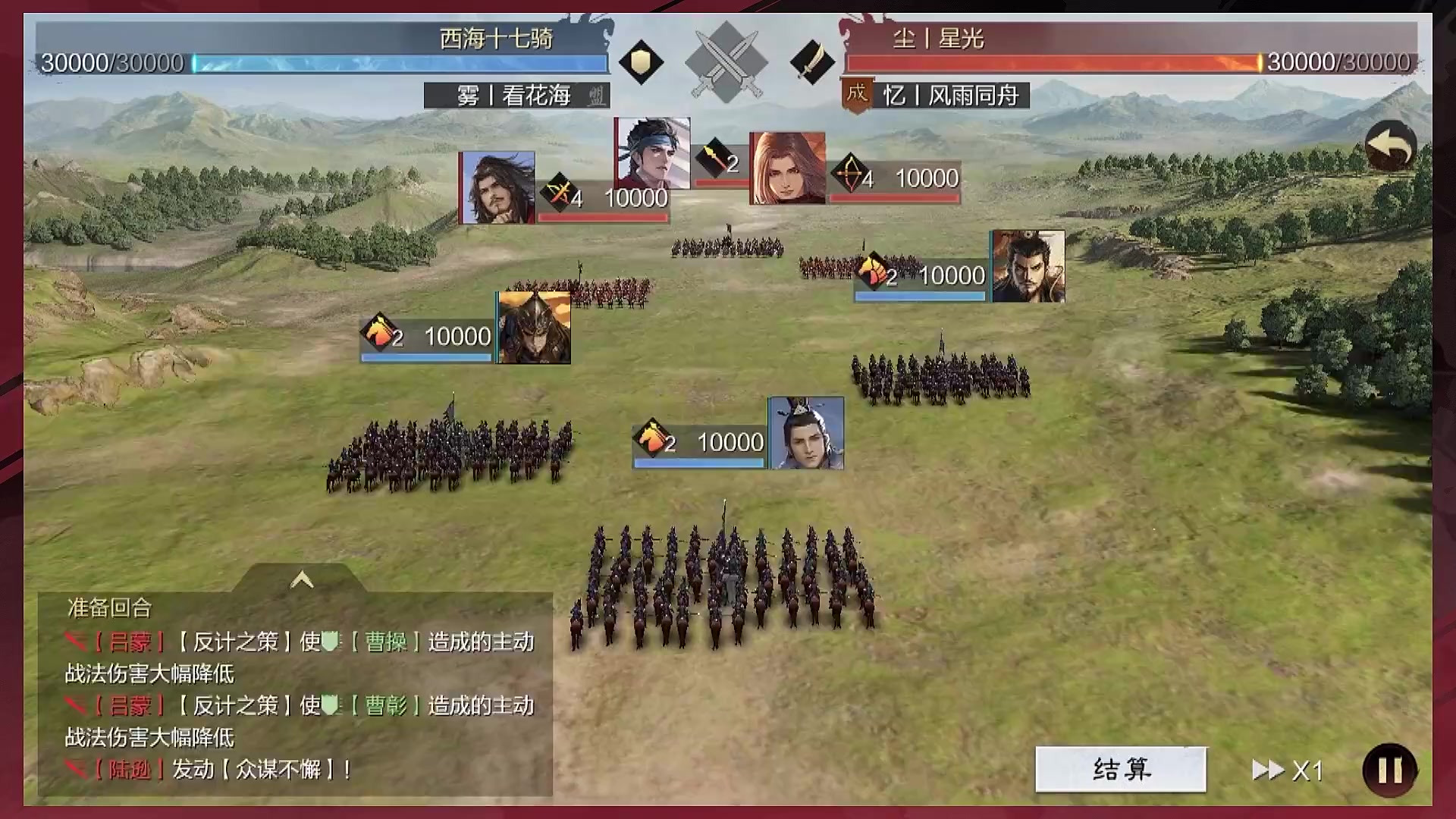Click the shield defender icon
This screenshot has width=1456, height=819.
click(x=641, y=62)
